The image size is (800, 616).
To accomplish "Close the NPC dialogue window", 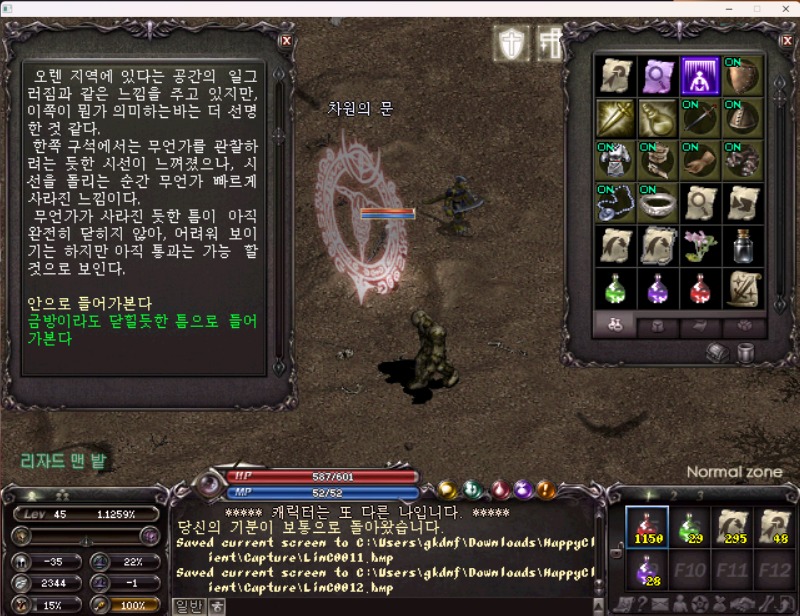I will point(287,41).
